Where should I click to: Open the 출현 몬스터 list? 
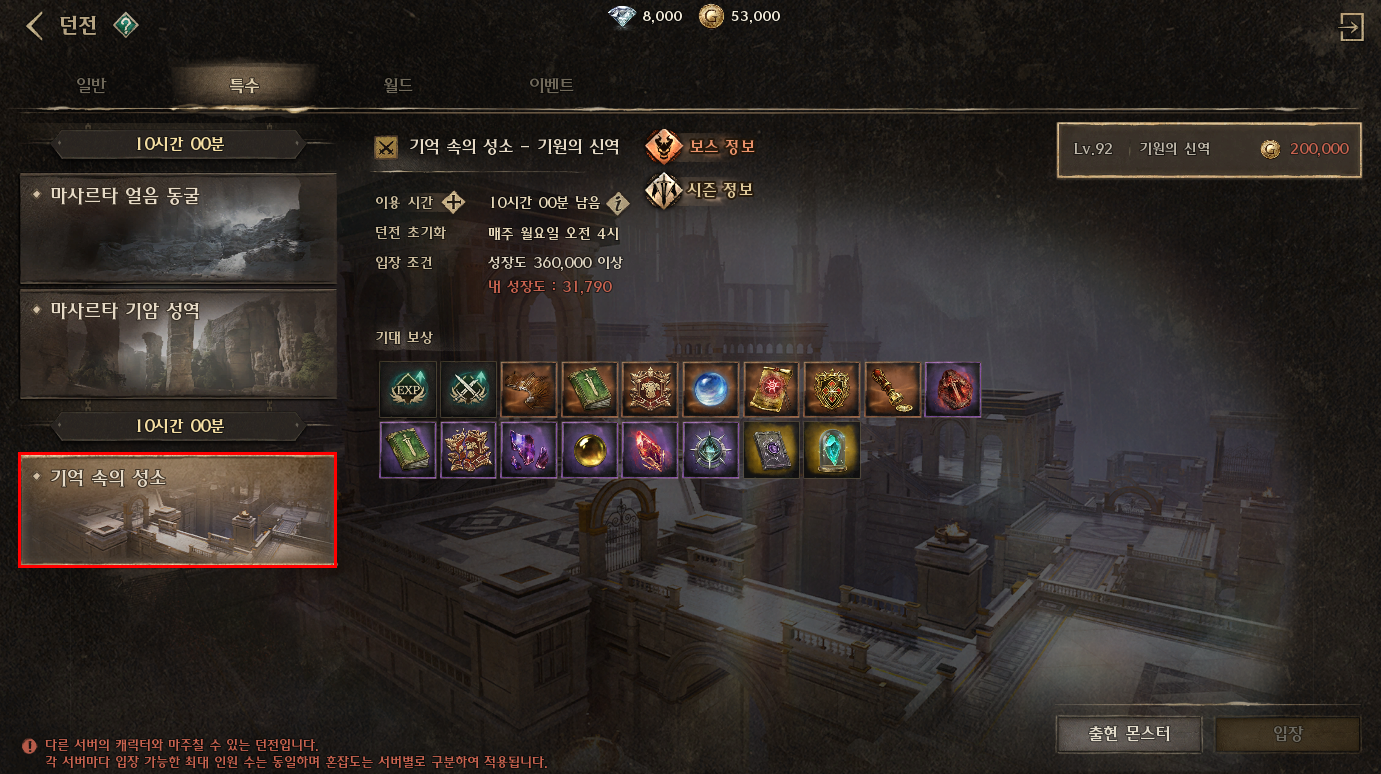coord(1129,734)
